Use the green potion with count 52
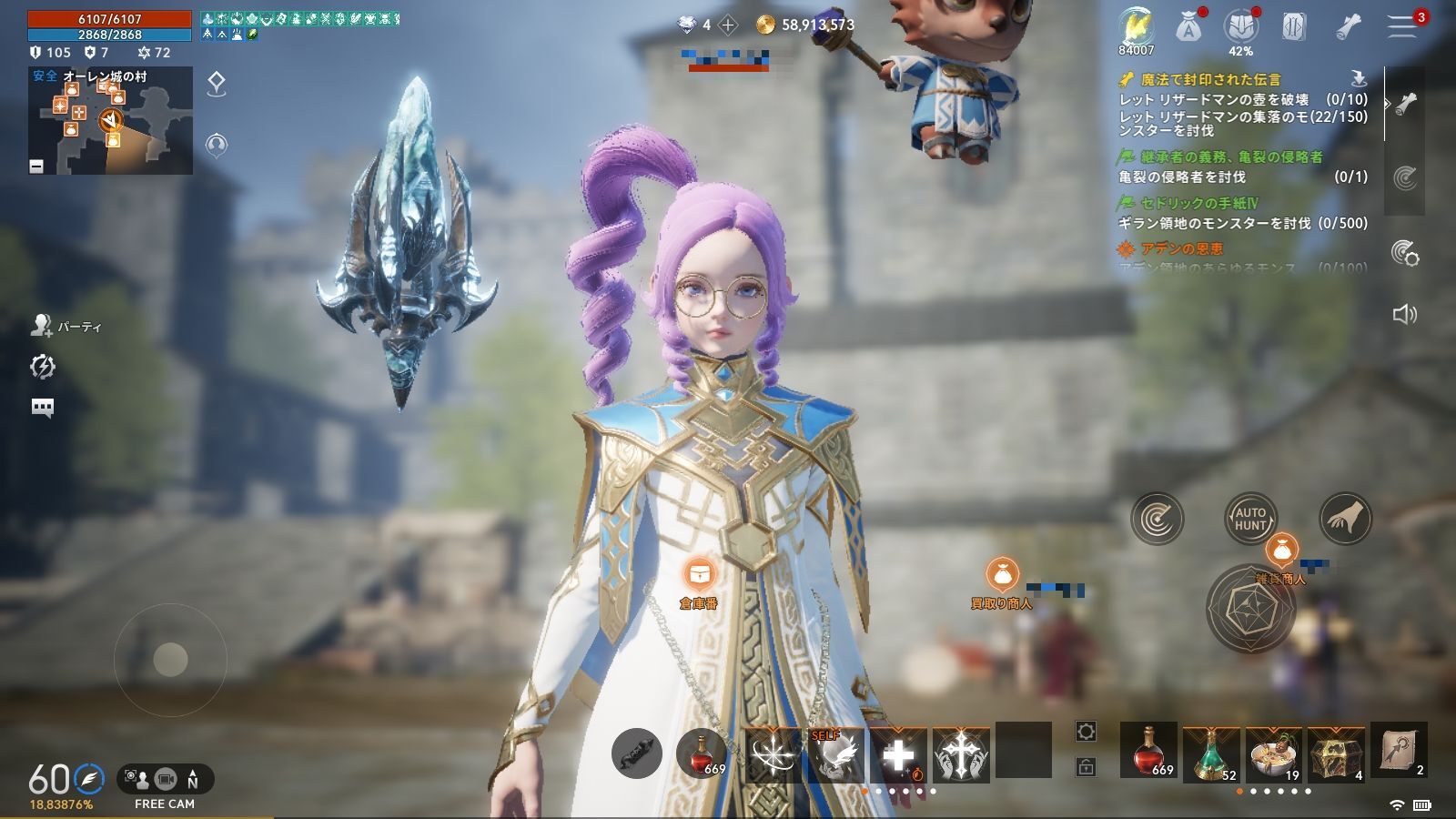Image resolution: width=1456 pixels, height=819 pixels. (1211, 752)
